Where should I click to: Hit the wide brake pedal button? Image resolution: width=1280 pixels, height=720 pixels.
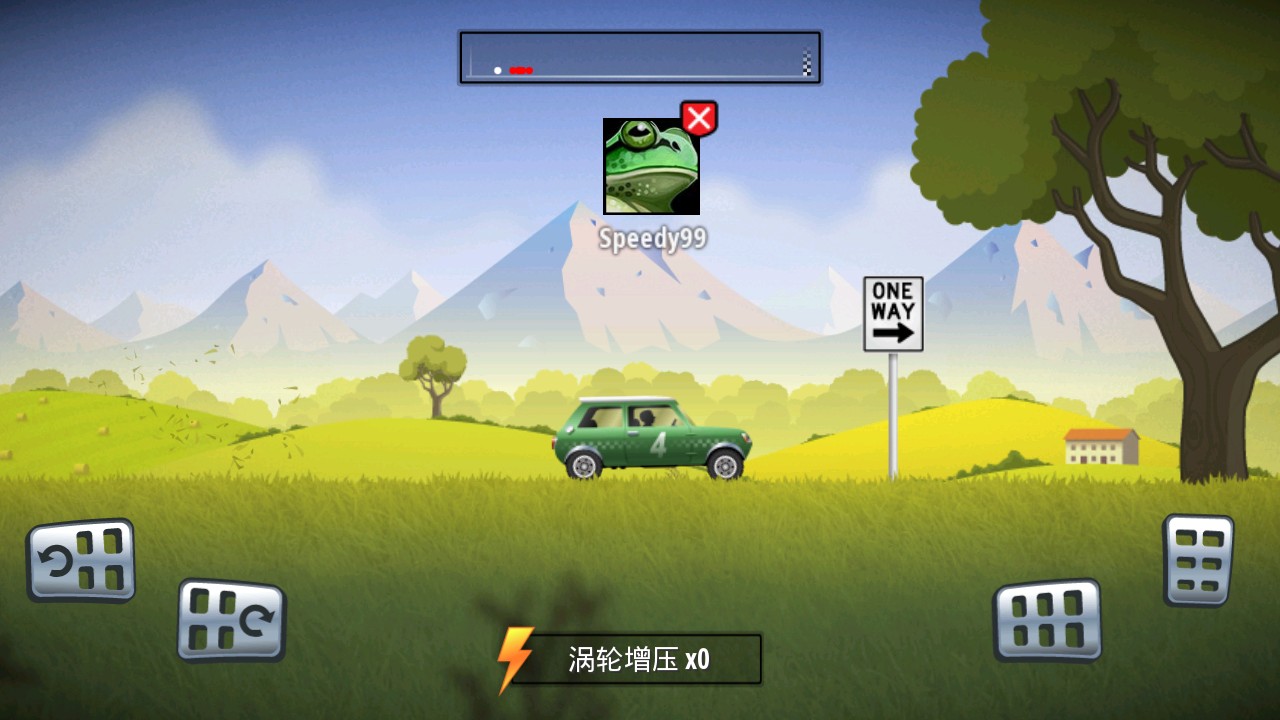click(1047, 620)
